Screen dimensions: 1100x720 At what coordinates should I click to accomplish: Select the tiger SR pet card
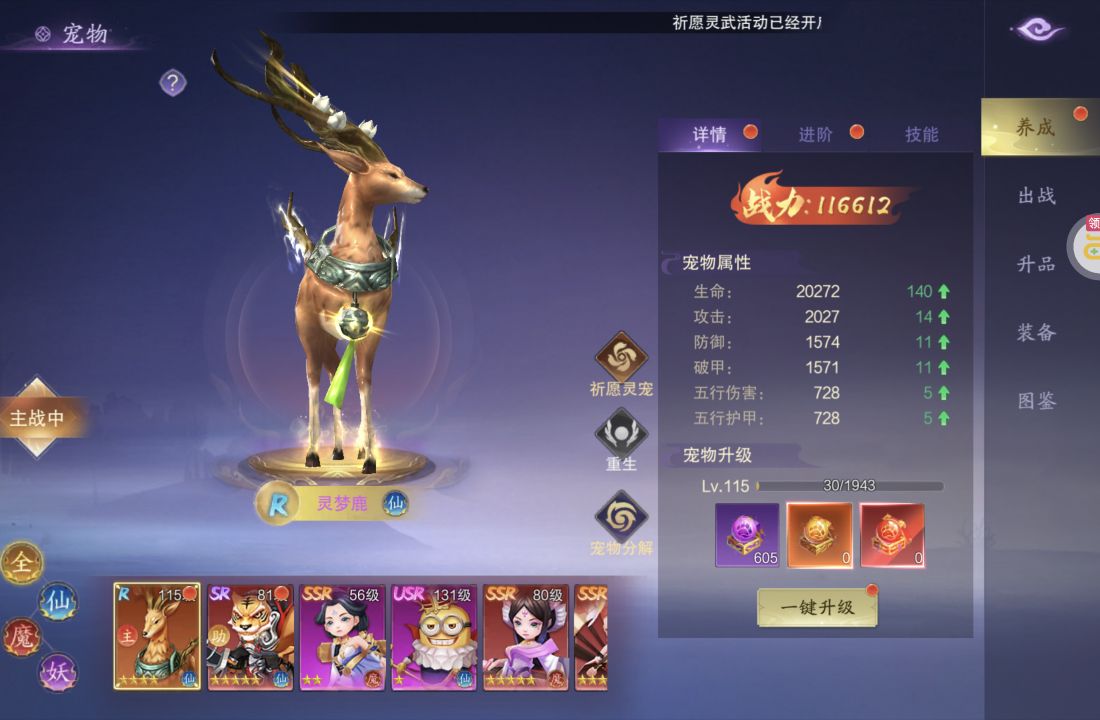pyautogui.click(x=249, y=637)
